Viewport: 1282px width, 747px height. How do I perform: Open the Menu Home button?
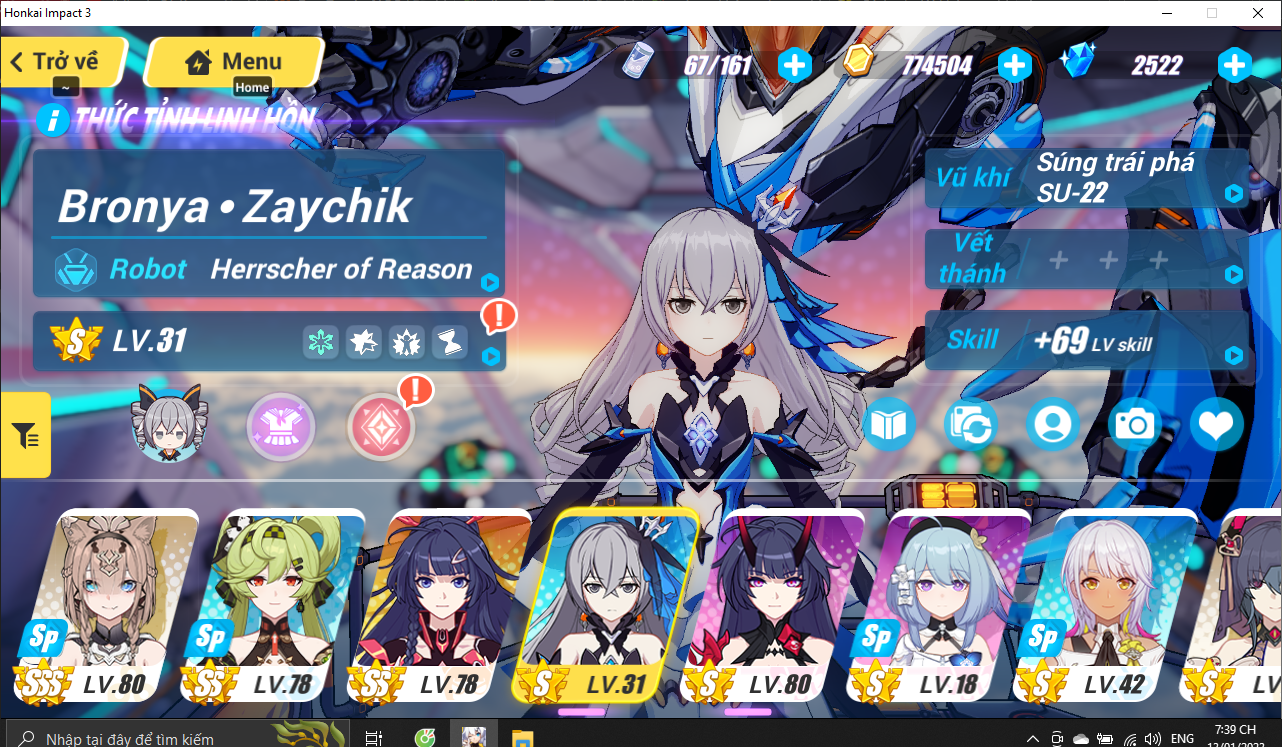(x=233, y=62)
